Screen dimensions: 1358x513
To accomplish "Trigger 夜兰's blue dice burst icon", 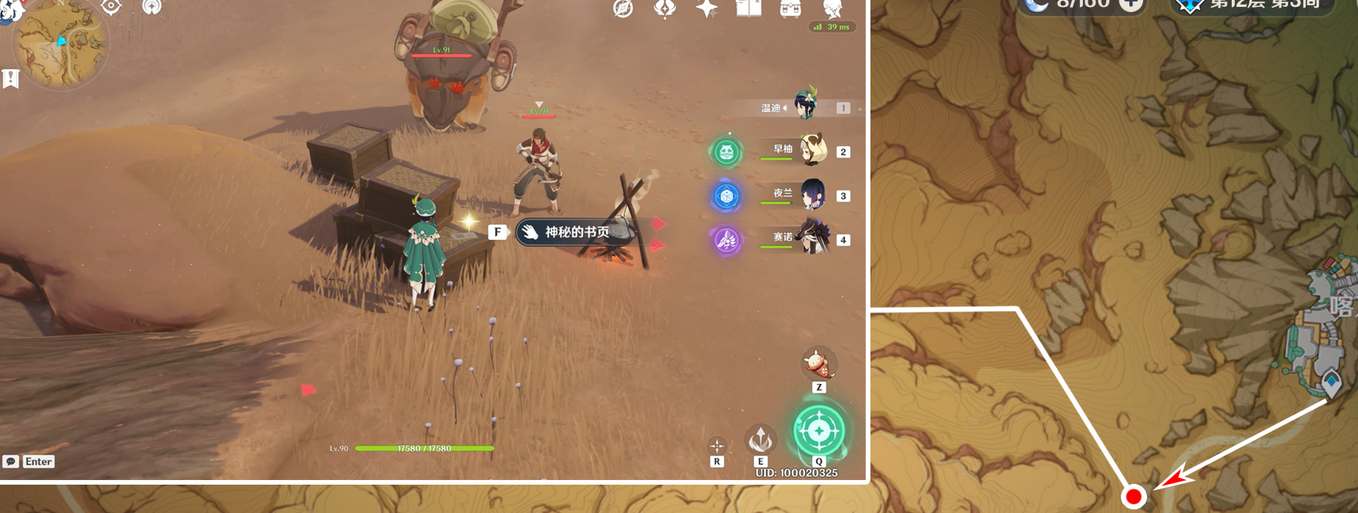I will [x=726, y=196].
